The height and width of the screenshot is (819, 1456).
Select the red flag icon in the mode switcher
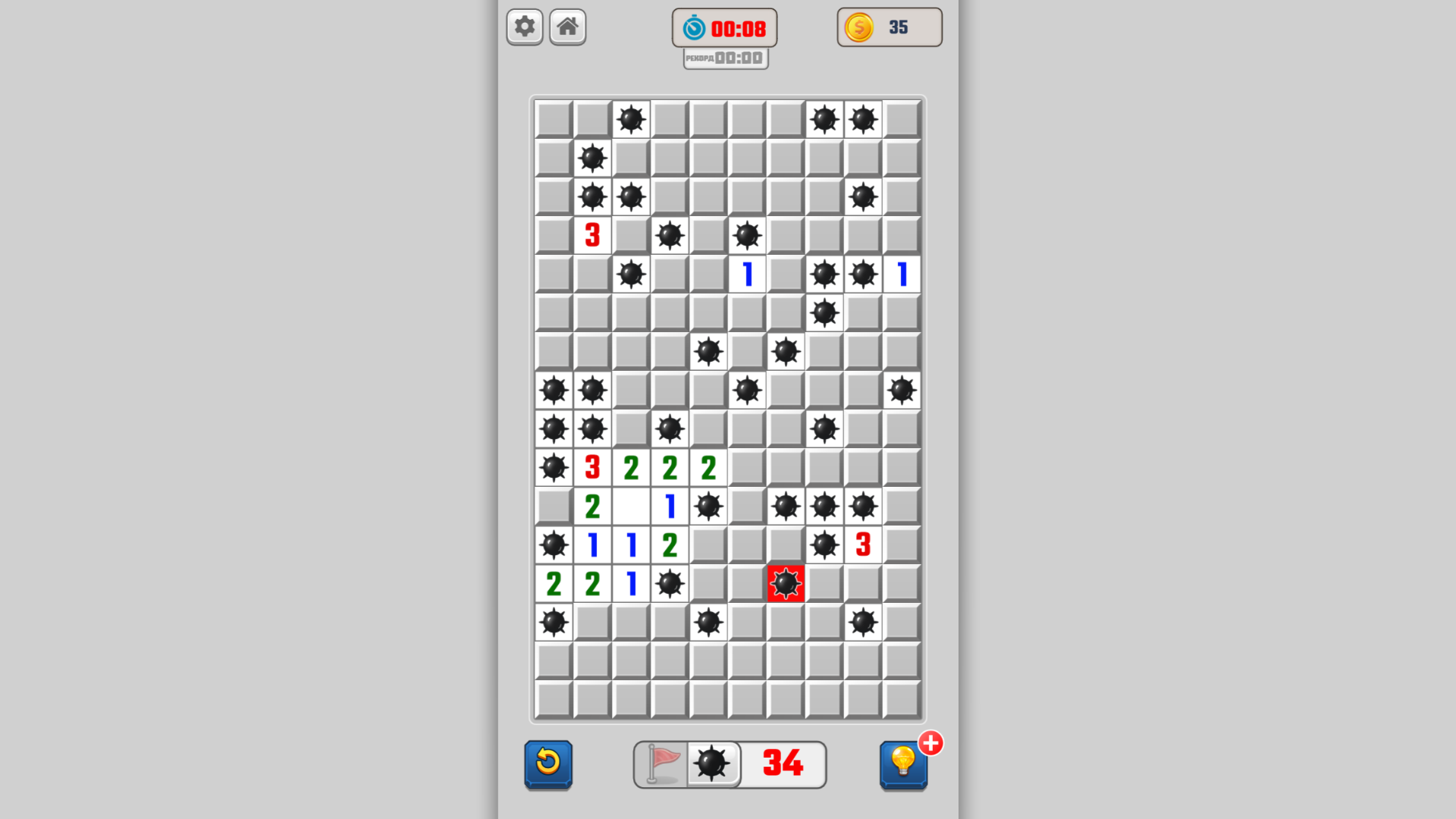click(x=661, y=764)
